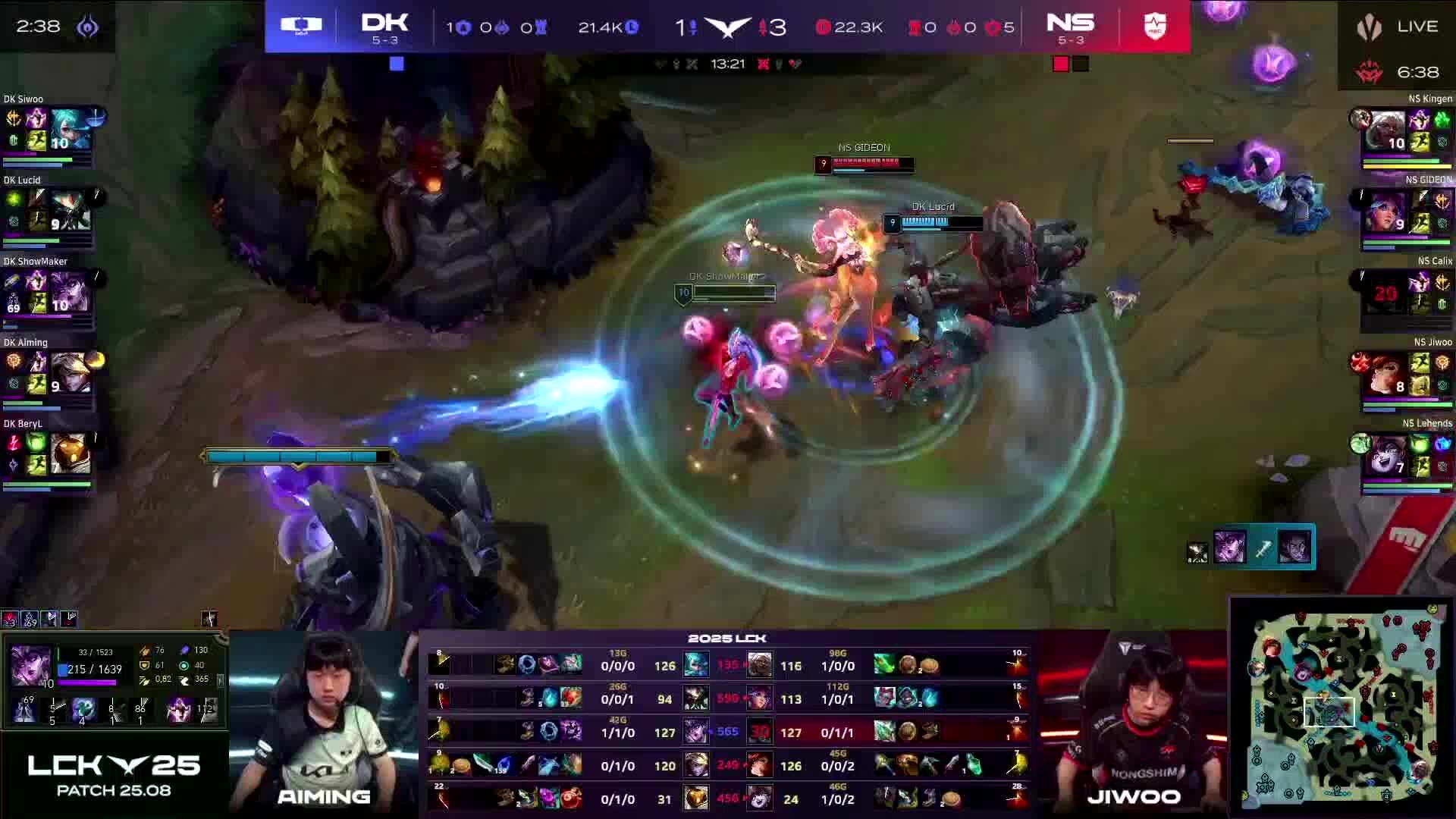Click the attack damage icon showing 76 in Aiming's HUD

pyautogui.click(x=144, y=650)
